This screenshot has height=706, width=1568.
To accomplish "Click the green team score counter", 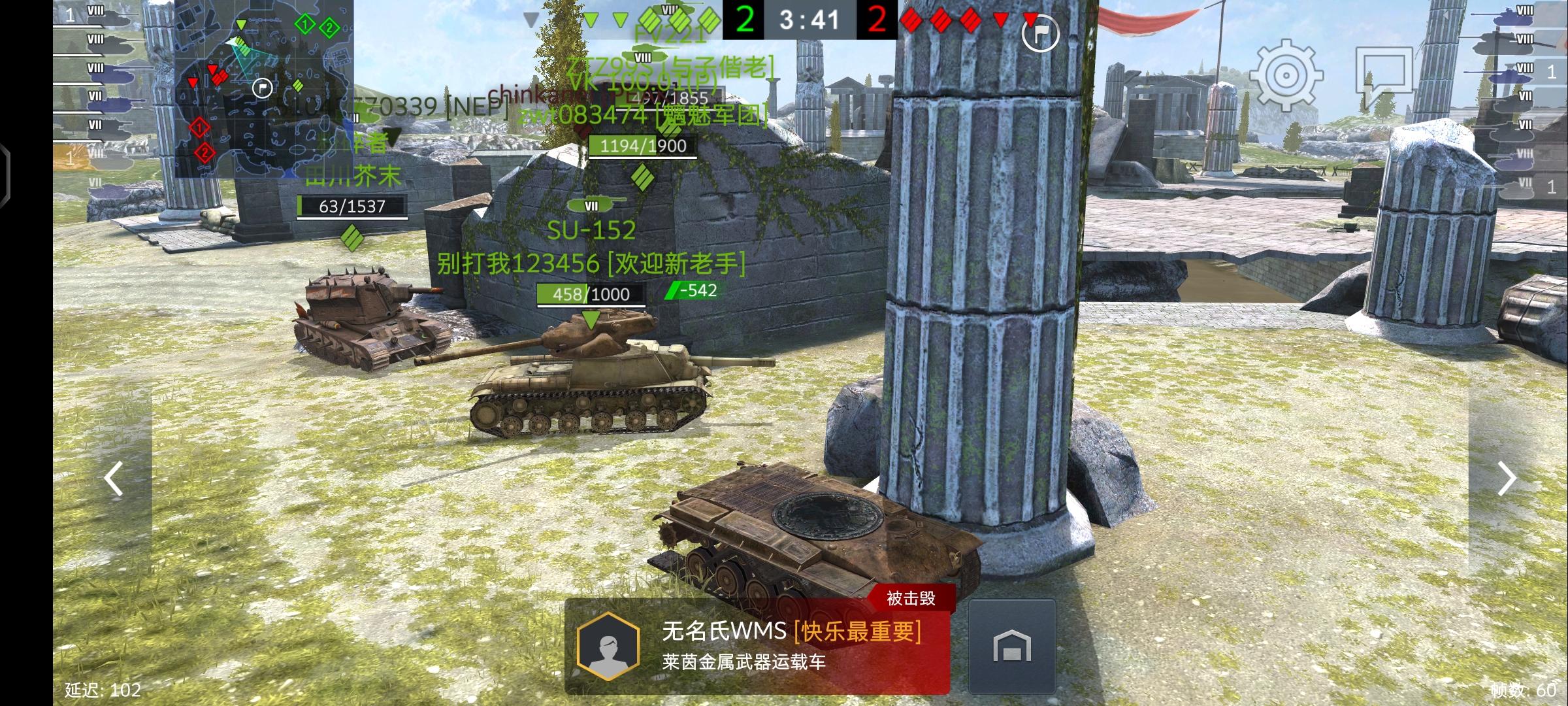I will click(x=747, y=20).
